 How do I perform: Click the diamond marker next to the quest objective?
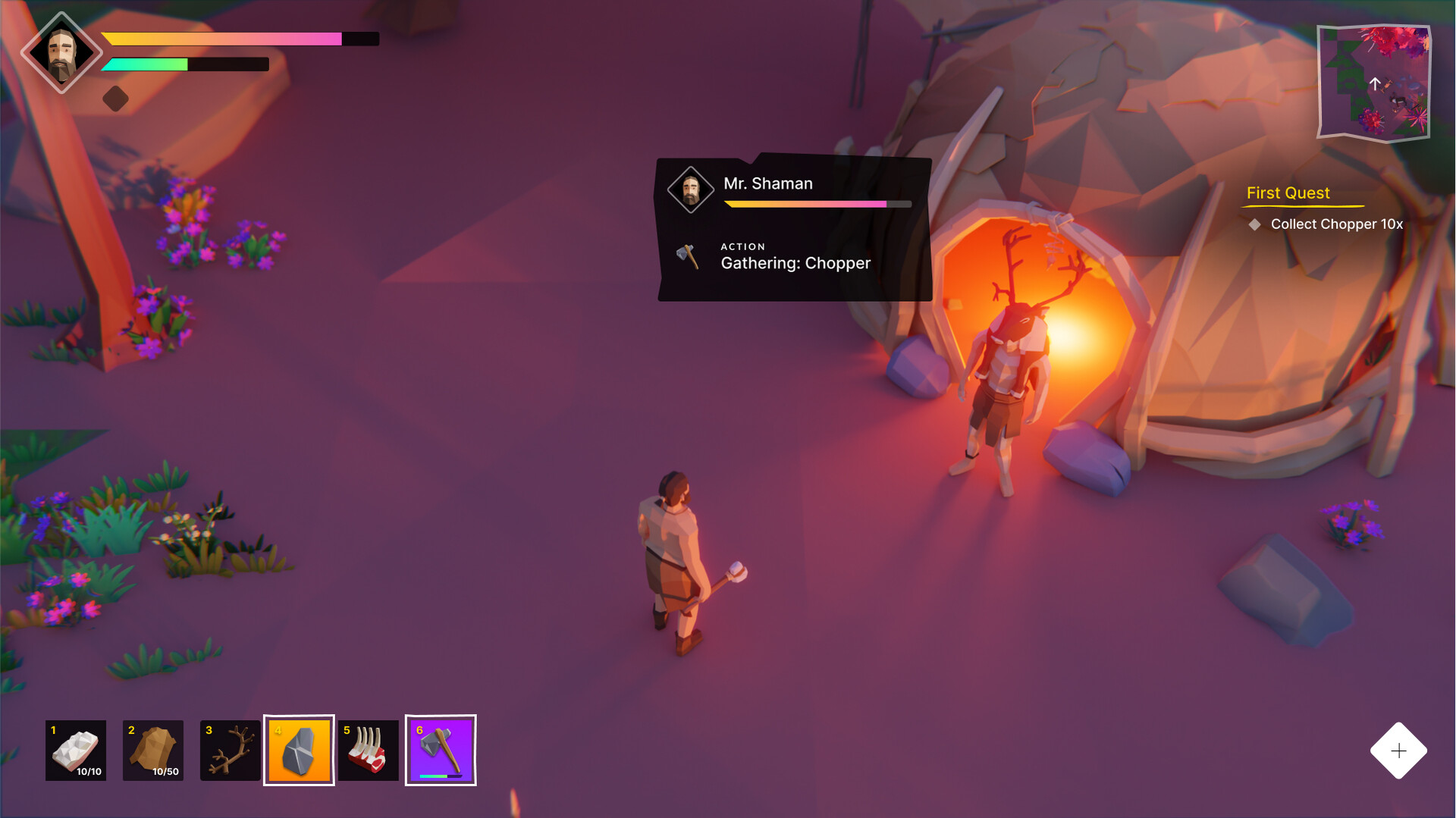(1257, 224)
